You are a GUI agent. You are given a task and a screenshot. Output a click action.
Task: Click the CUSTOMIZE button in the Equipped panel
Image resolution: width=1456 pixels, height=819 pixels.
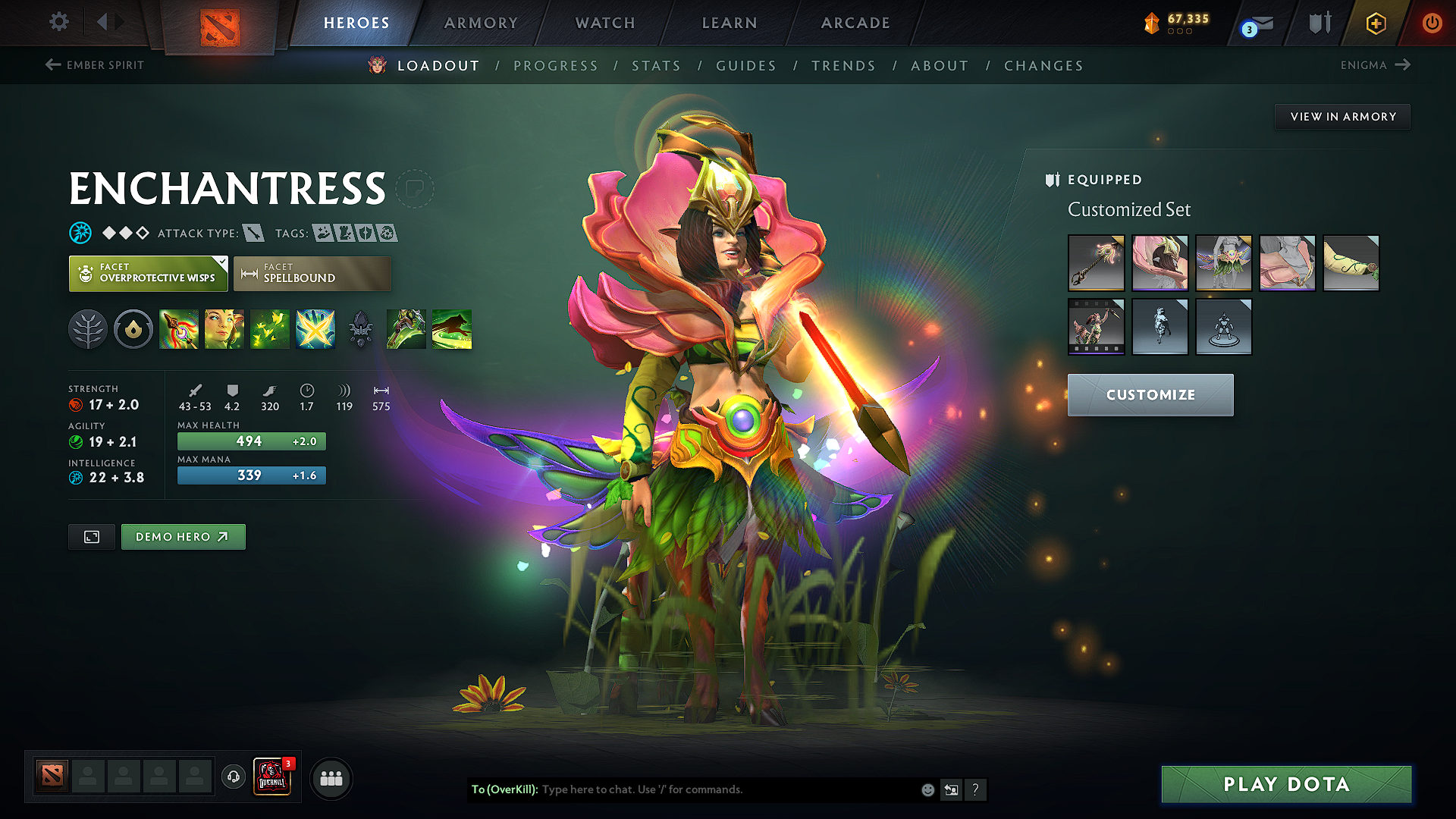coord(1150,394)
